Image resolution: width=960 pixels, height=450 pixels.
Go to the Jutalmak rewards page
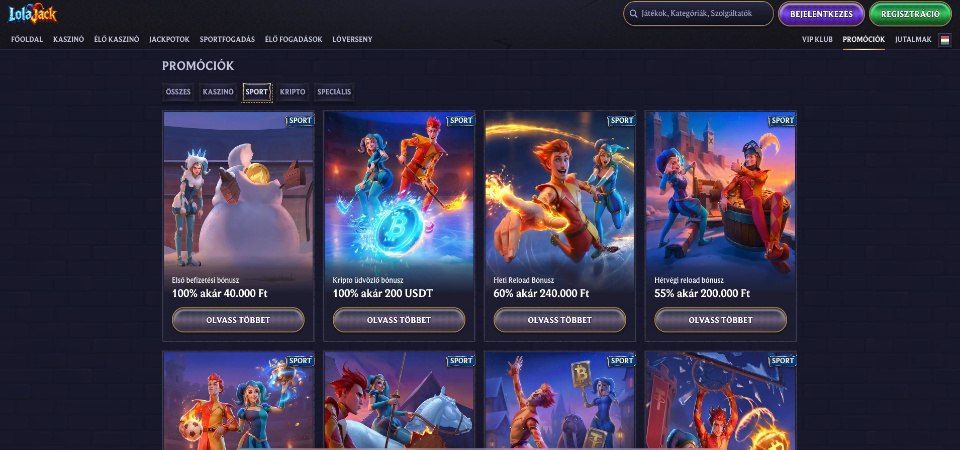point(913,39)
